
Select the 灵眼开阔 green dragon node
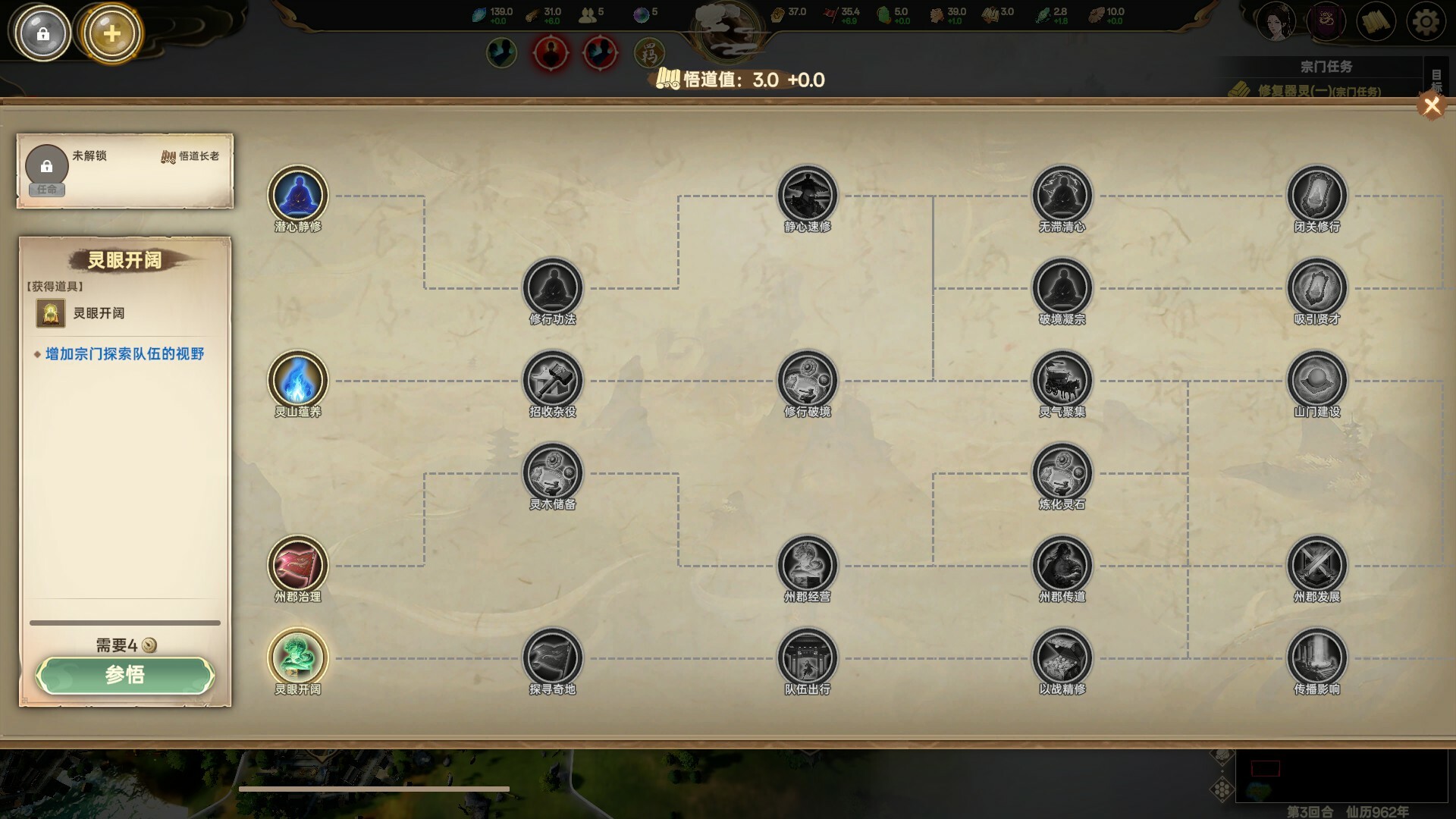[298, 658]
